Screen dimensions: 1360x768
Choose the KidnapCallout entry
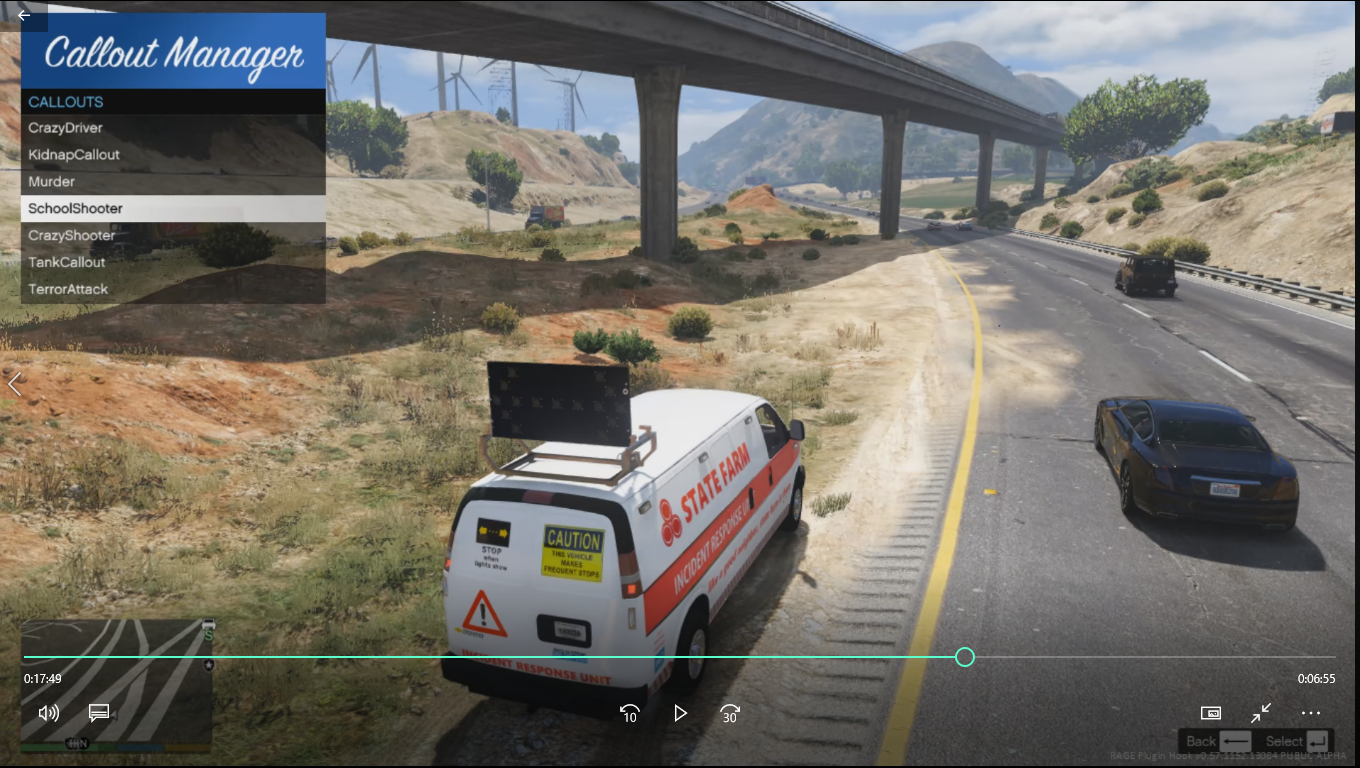pyautogui.click(x=74, y=155)
